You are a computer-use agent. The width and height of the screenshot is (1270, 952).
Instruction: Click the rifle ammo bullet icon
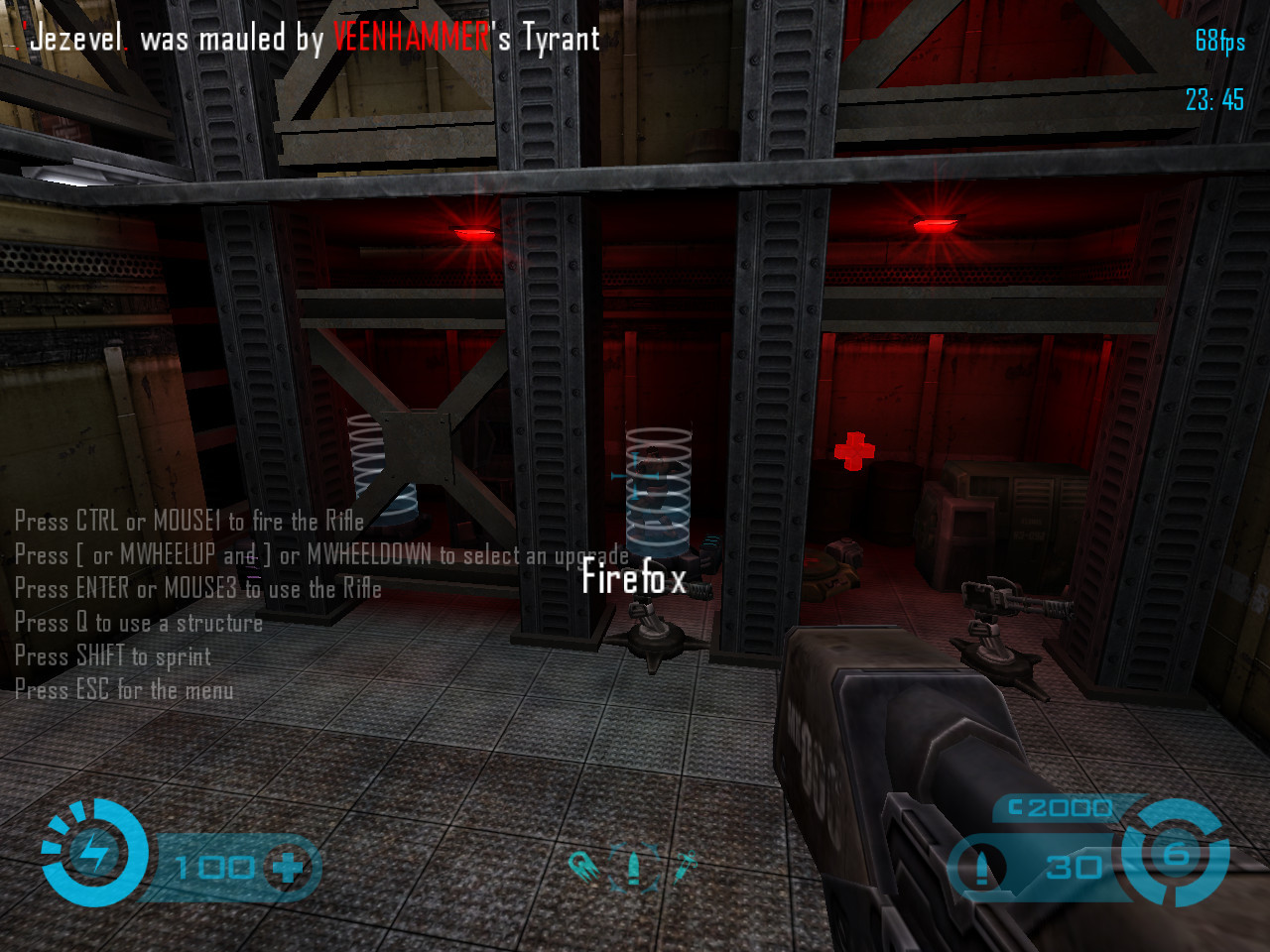pos(982,869)
